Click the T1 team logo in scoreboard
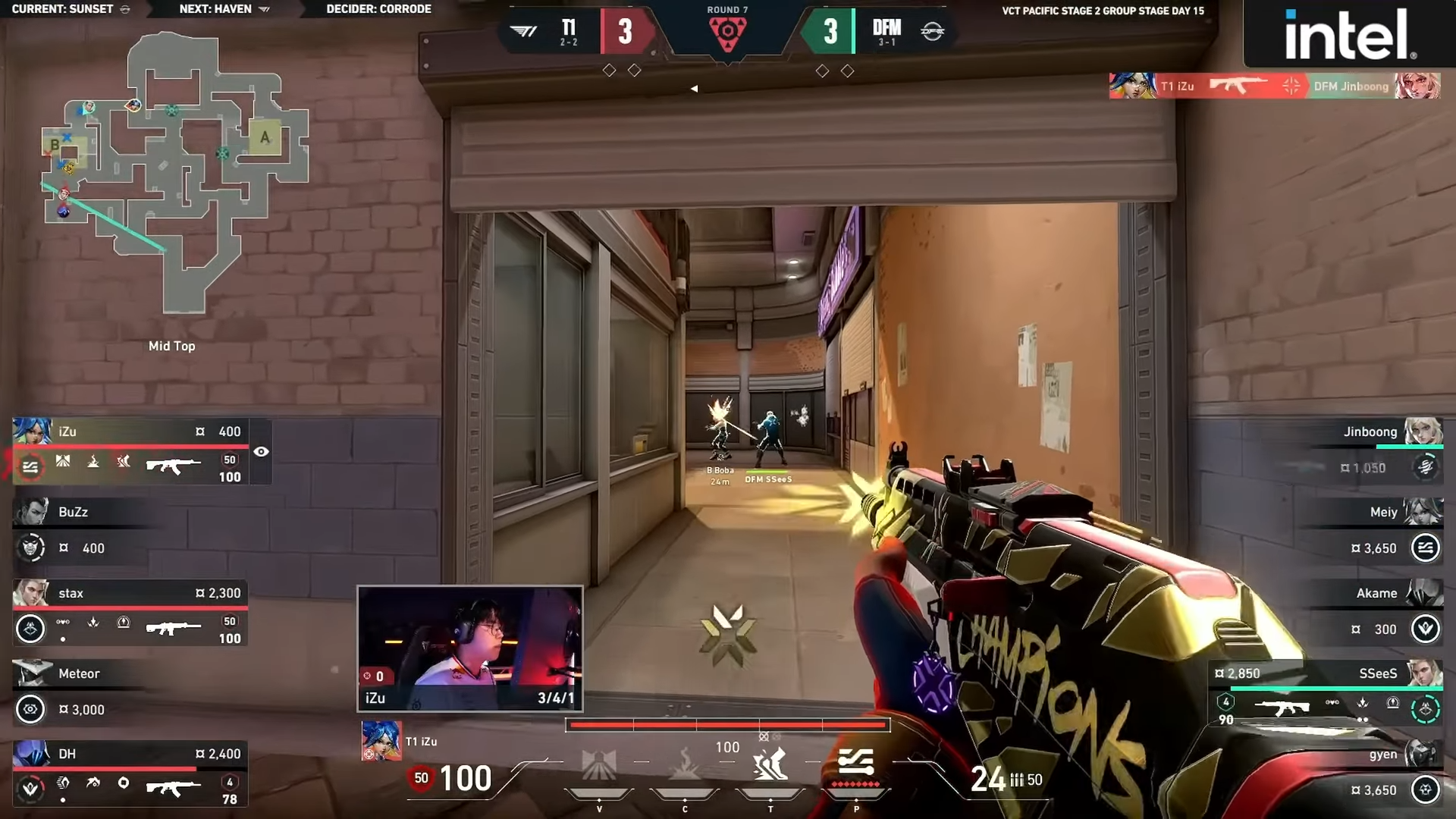The width and height of the screenshot is (1456, 819). (x=523, y=31)
